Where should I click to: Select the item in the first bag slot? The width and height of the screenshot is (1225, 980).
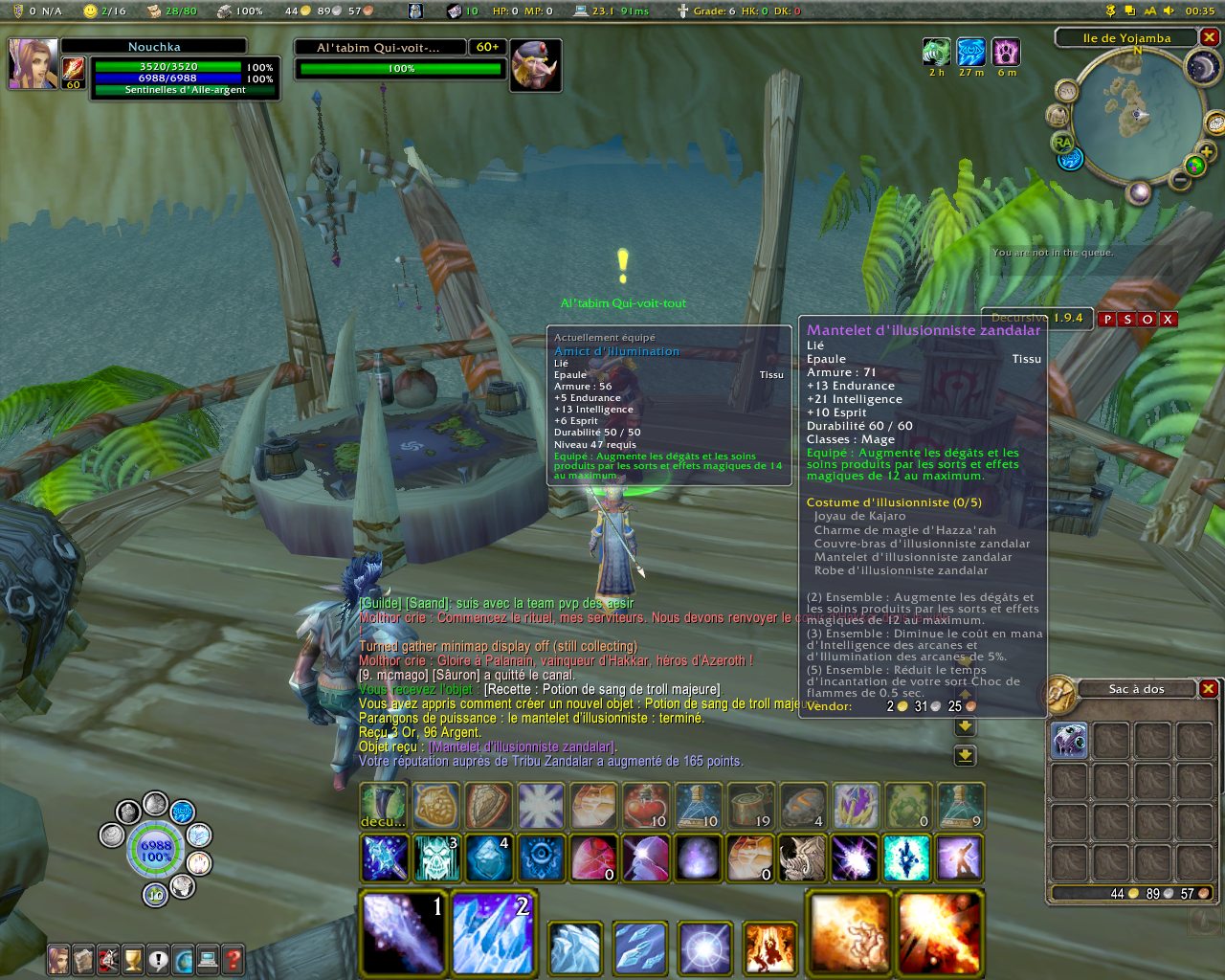click(1069, 742)
